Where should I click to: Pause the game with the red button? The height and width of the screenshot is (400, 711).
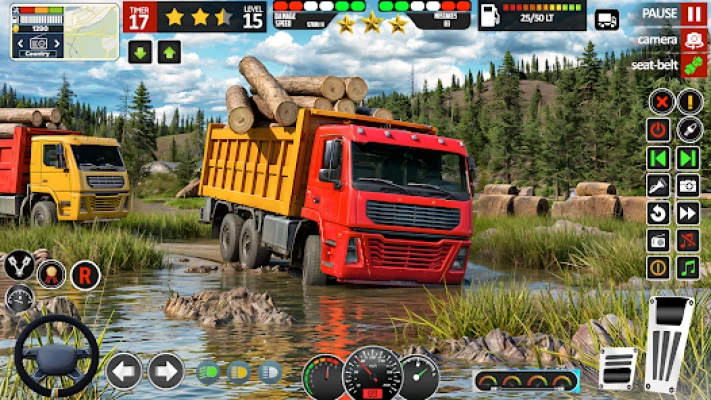tap(694, 14)
